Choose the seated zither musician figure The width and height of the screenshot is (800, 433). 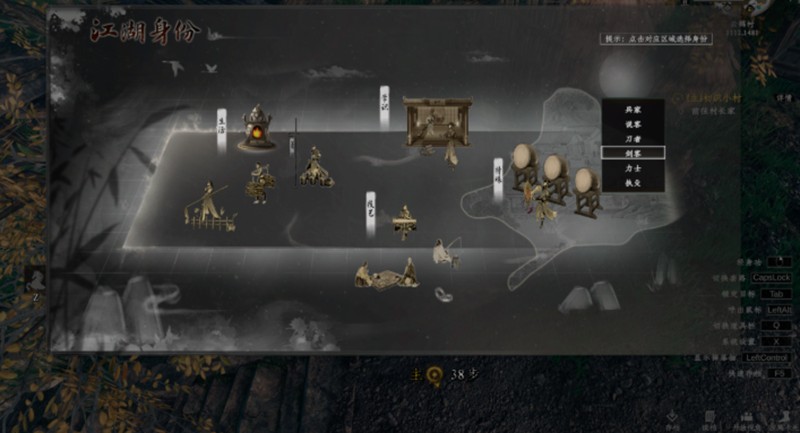pos(404,222)
